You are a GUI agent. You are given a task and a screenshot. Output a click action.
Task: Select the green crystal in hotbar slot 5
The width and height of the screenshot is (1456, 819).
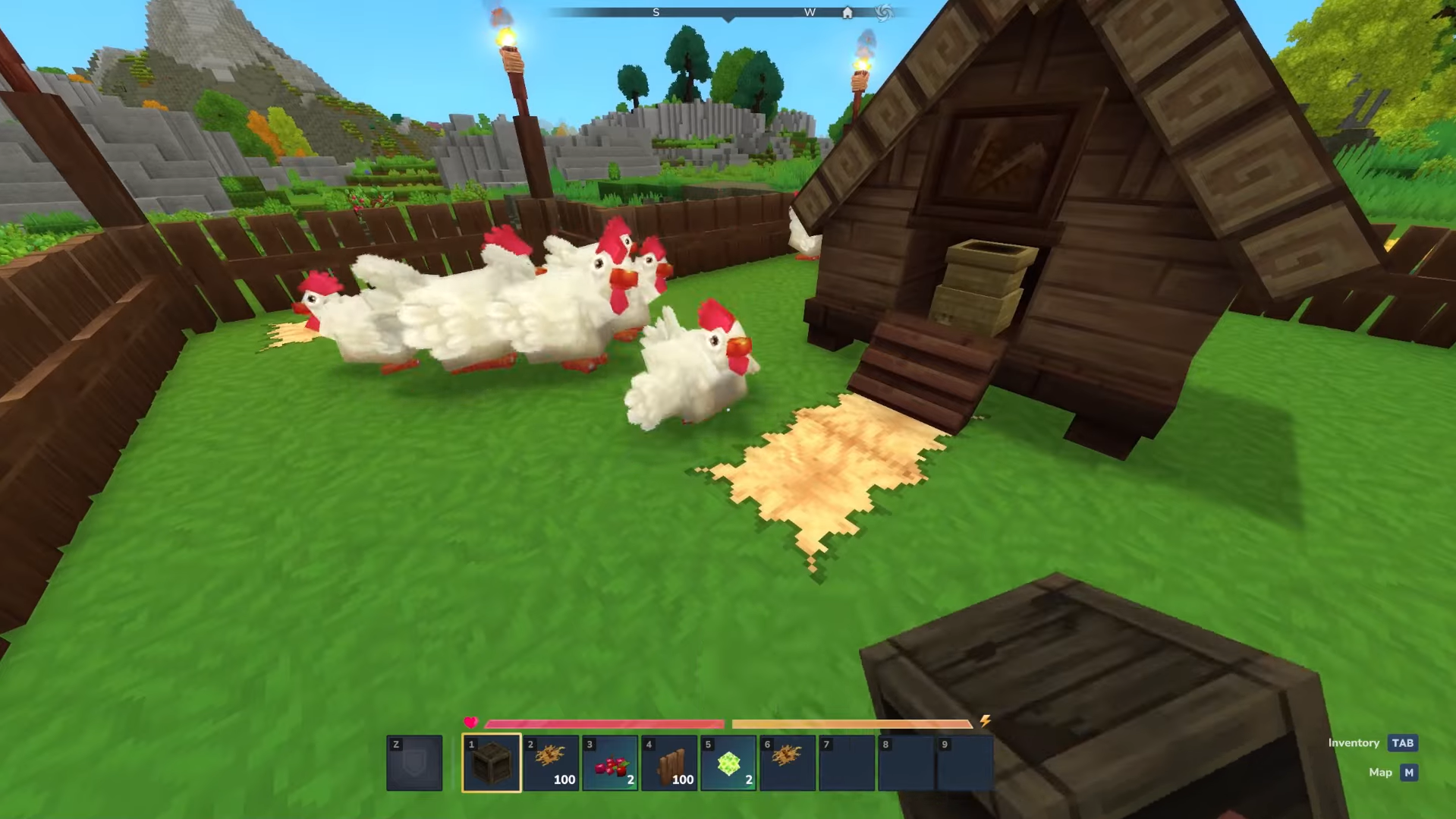point(728,761)
